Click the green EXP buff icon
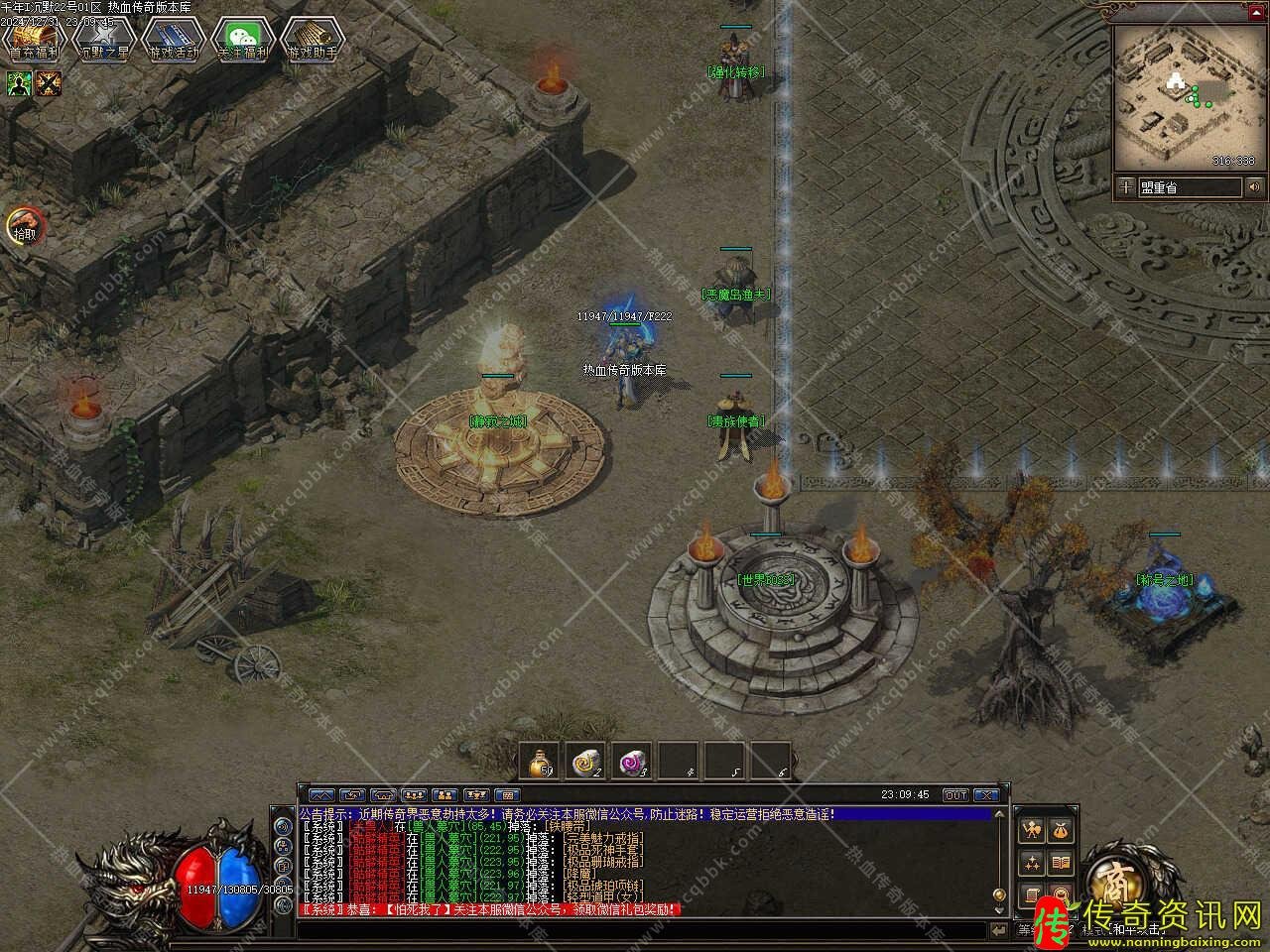The width and height of the screenshot is (1270, 952). 20,84
